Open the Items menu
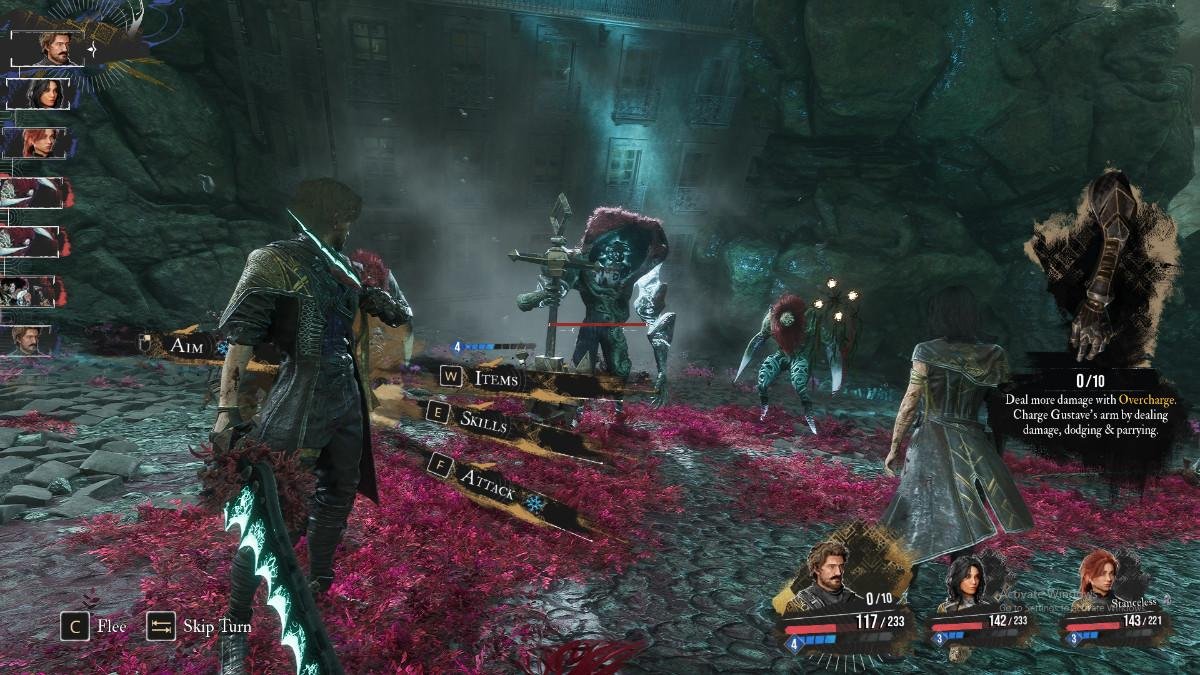This screenshot has width=1200, height=675. tap(496, 378)
